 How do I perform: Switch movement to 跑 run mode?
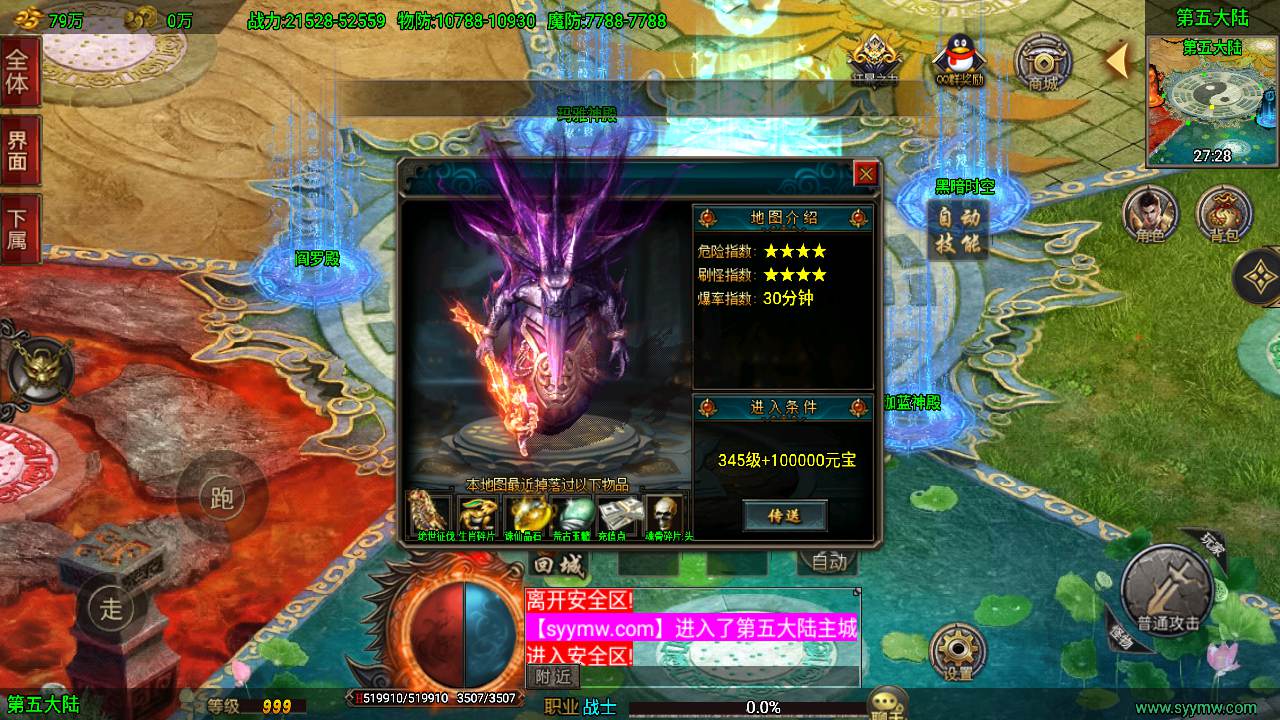(x=221, y=496)
